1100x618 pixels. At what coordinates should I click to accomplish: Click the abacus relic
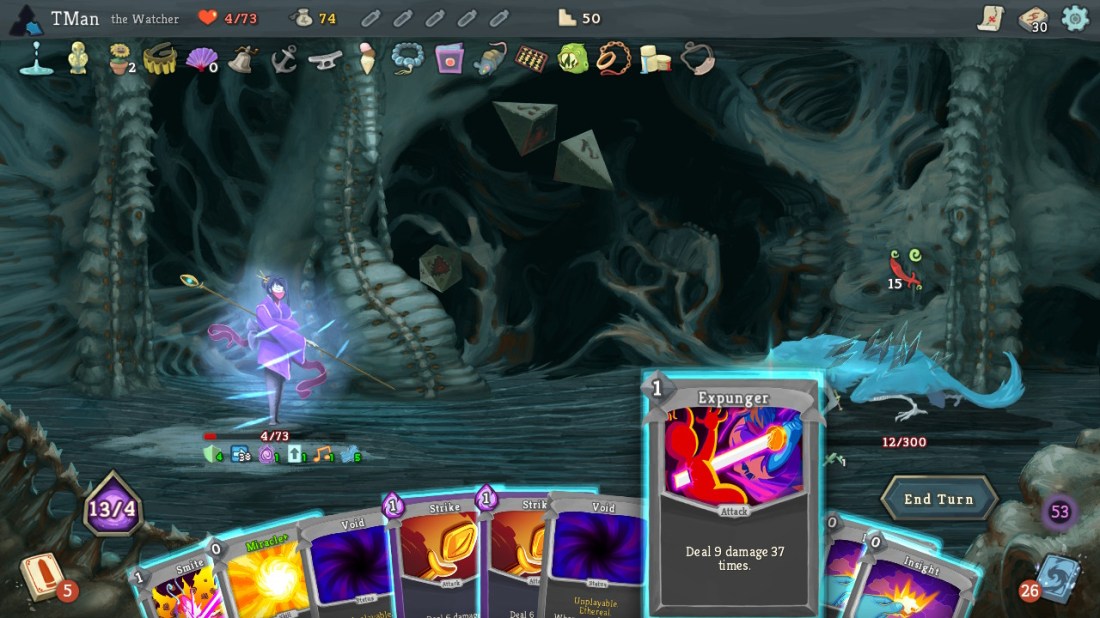531,59
